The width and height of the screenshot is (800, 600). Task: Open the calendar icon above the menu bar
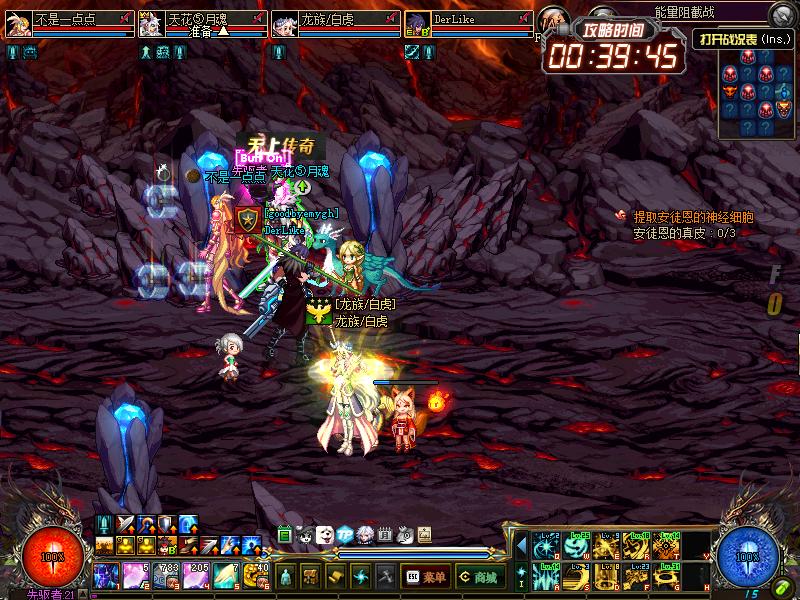pyautogui.click(x=384, y=535)
